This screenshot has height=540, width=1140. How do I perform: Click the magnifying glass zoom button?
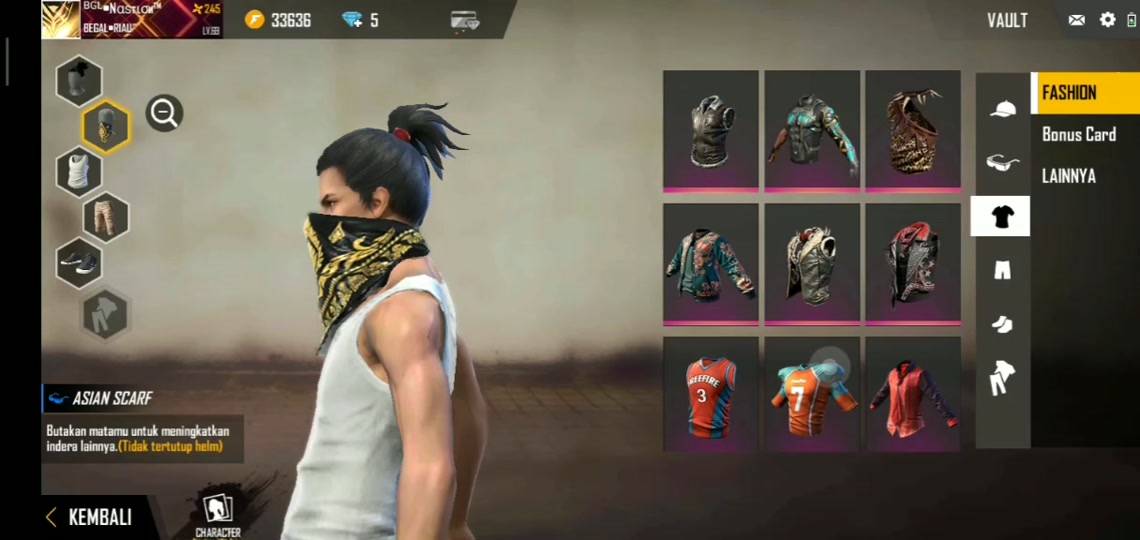(164, 114)
